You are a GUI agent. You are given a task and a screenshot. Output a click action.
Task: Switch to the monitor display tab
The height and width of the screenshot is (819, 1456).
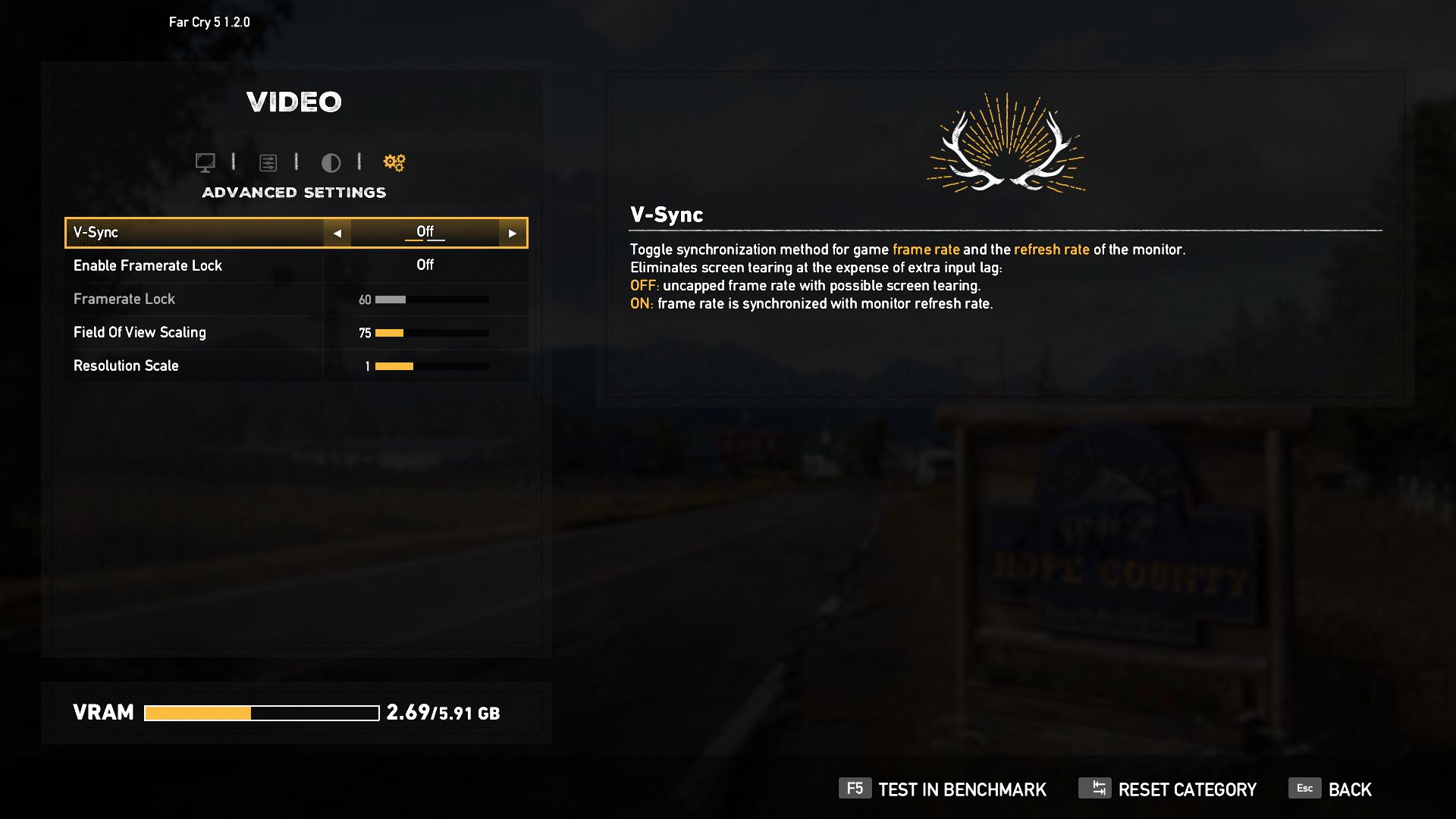[205, 162]
